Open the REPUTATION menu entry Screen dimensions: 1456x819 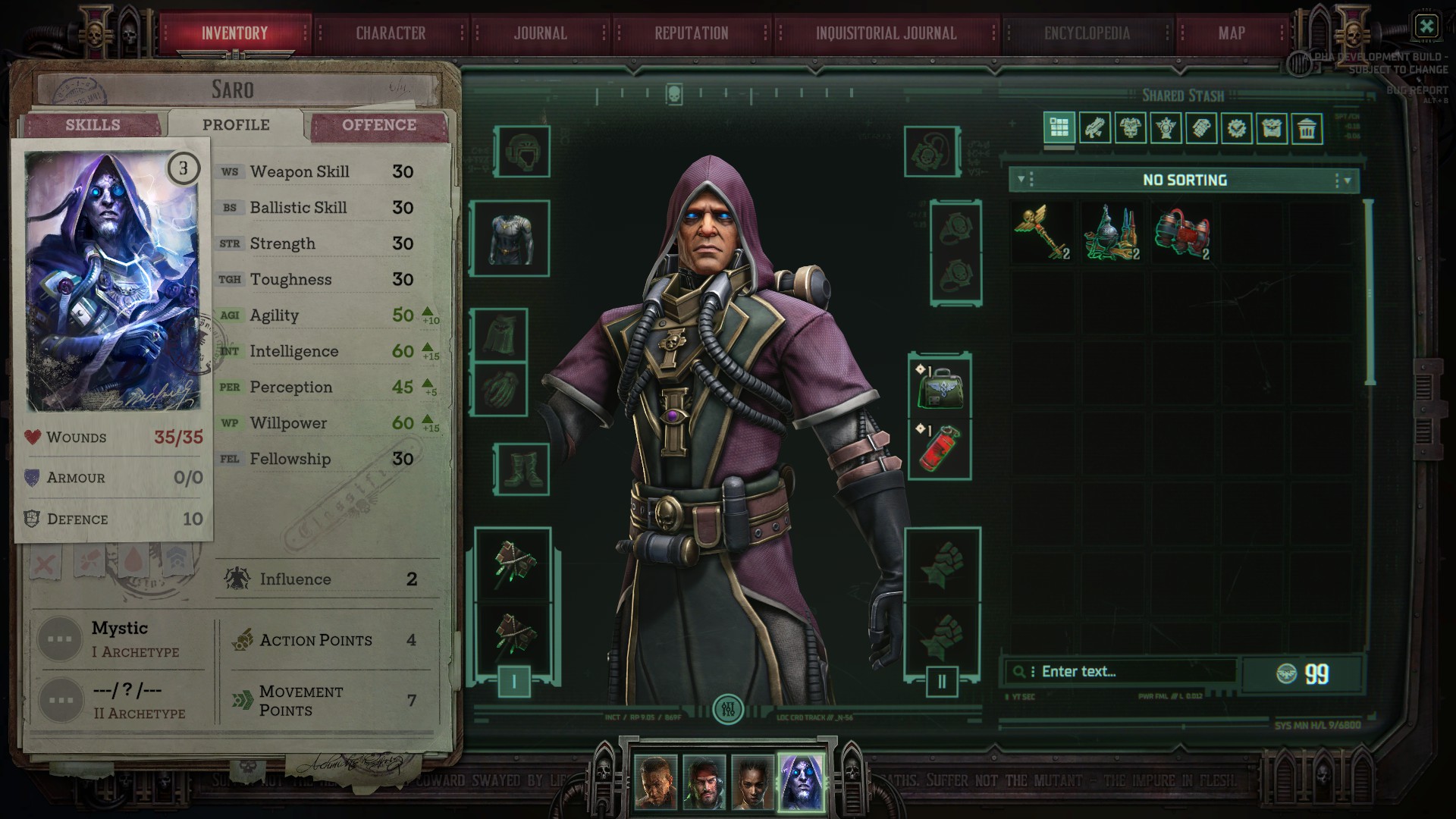pyautogui.click(x=691, y=33)
